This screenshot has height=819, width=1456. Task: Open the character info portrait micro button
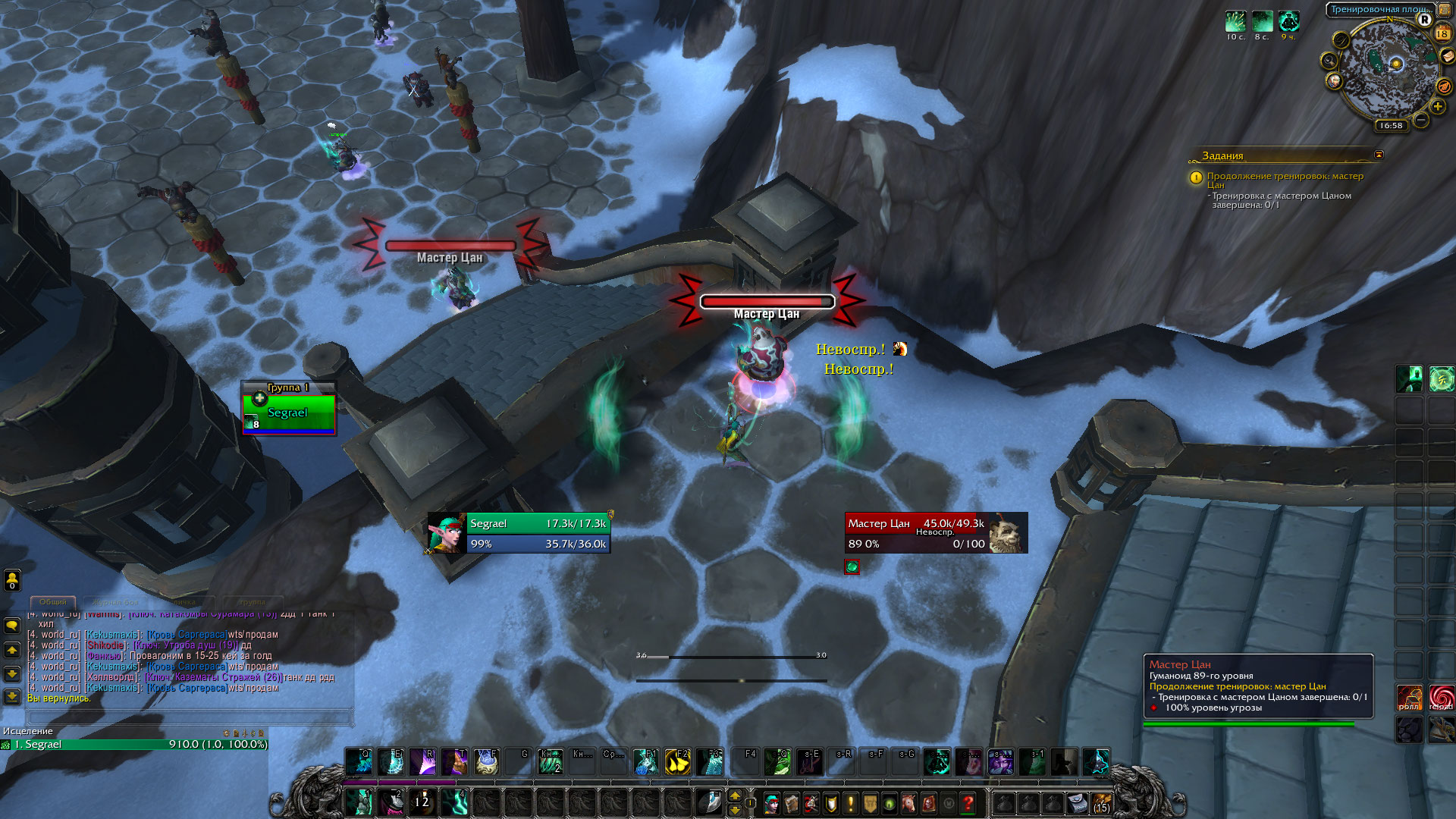click(771, 802)
